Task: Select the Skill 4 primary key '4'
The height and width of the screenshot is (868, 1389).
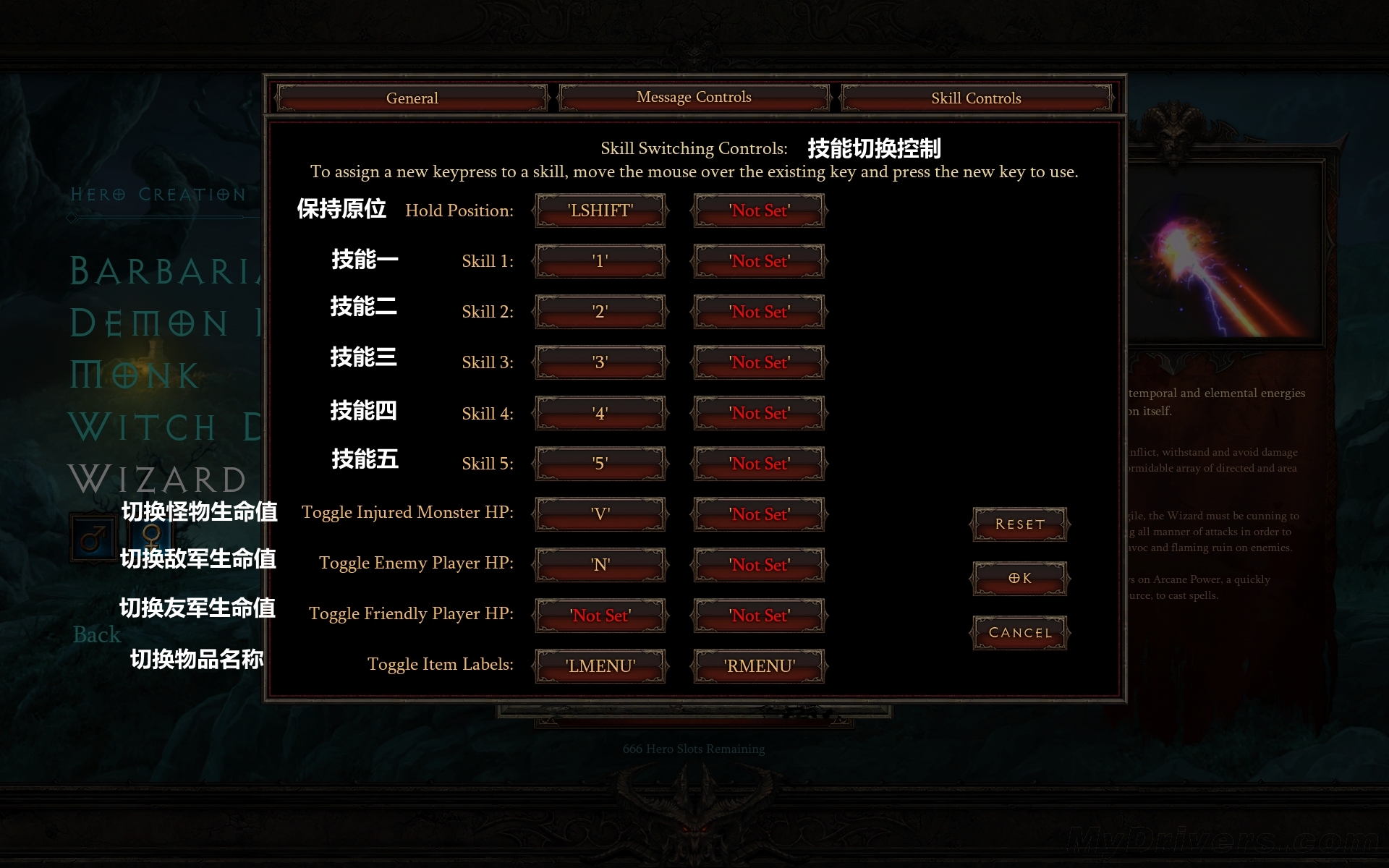Action: [600, 413]
